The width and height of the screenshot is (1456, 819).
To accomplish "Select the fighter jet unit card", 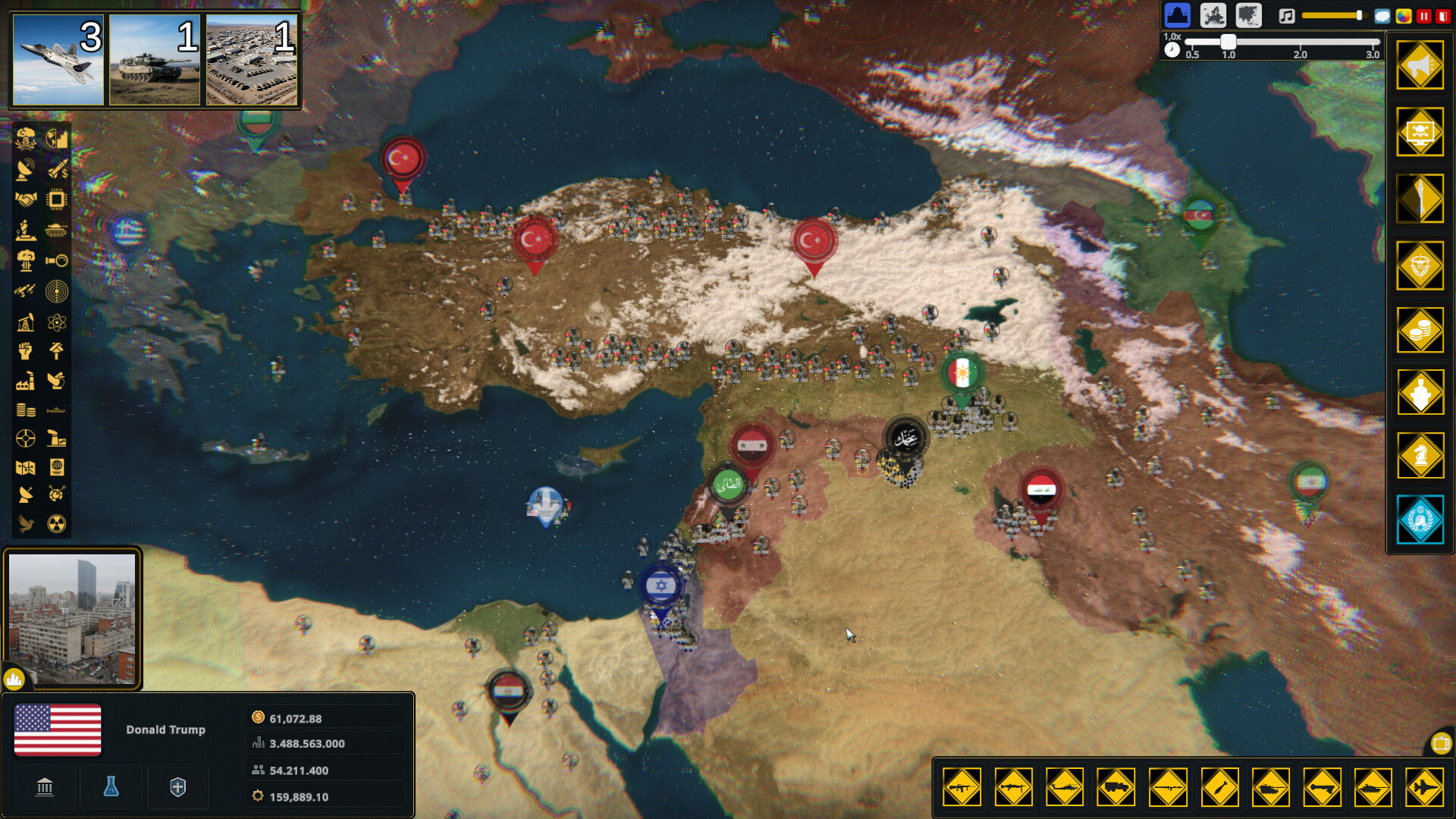I will point(58,59).
